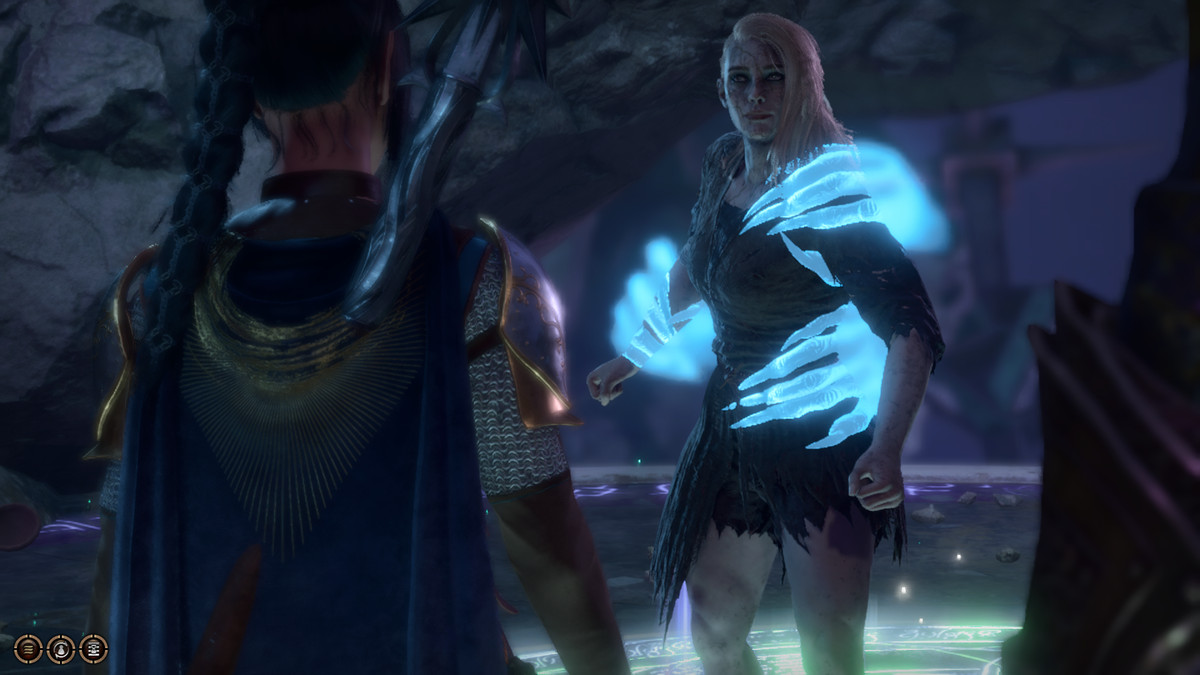This screenshot has width=1200, height=675.
Task: Open the trade/barter list icon
Action: [x=94, y=649]
